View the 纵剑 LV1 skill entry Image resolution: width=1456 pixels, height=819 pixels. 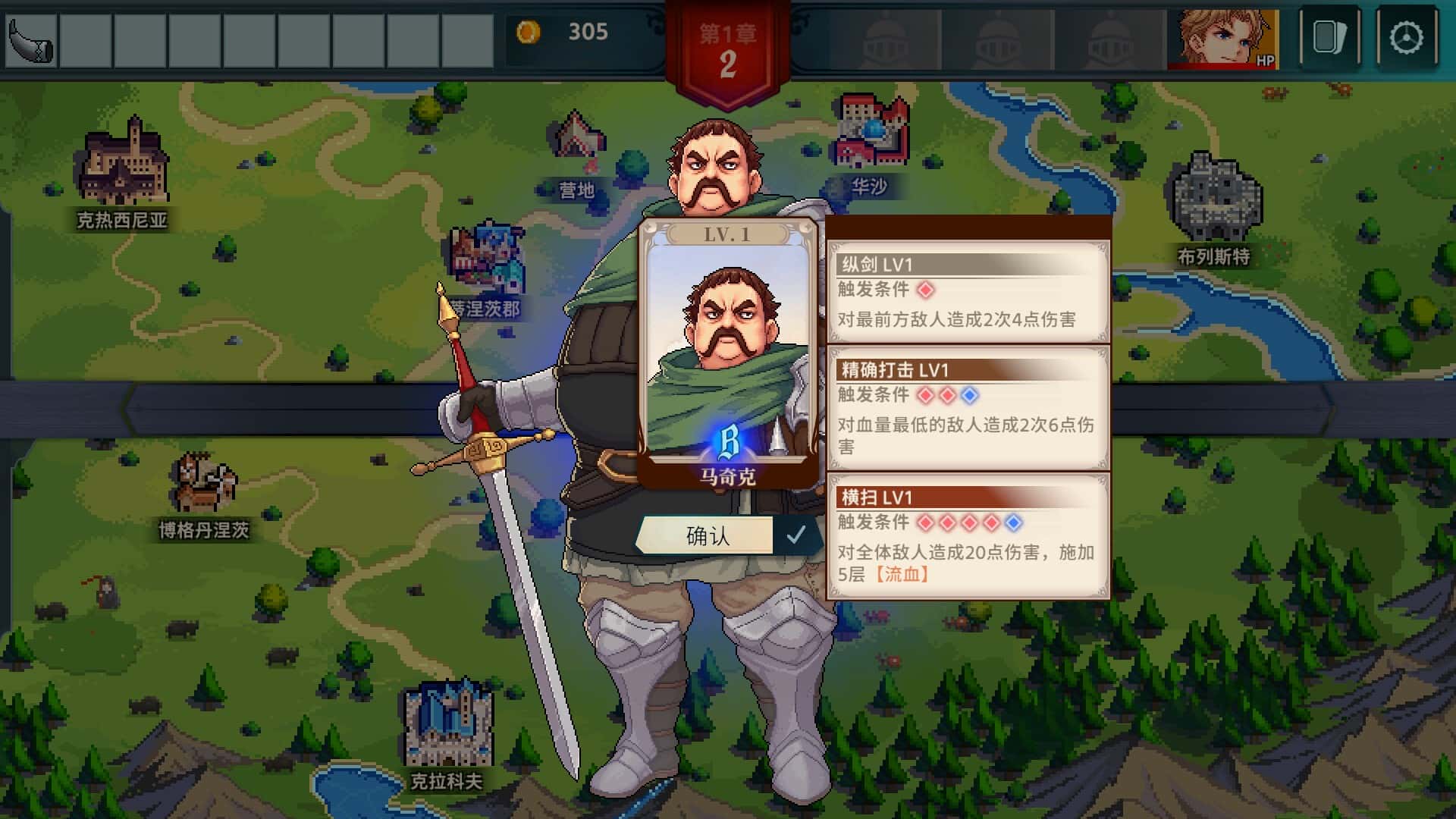968,292
